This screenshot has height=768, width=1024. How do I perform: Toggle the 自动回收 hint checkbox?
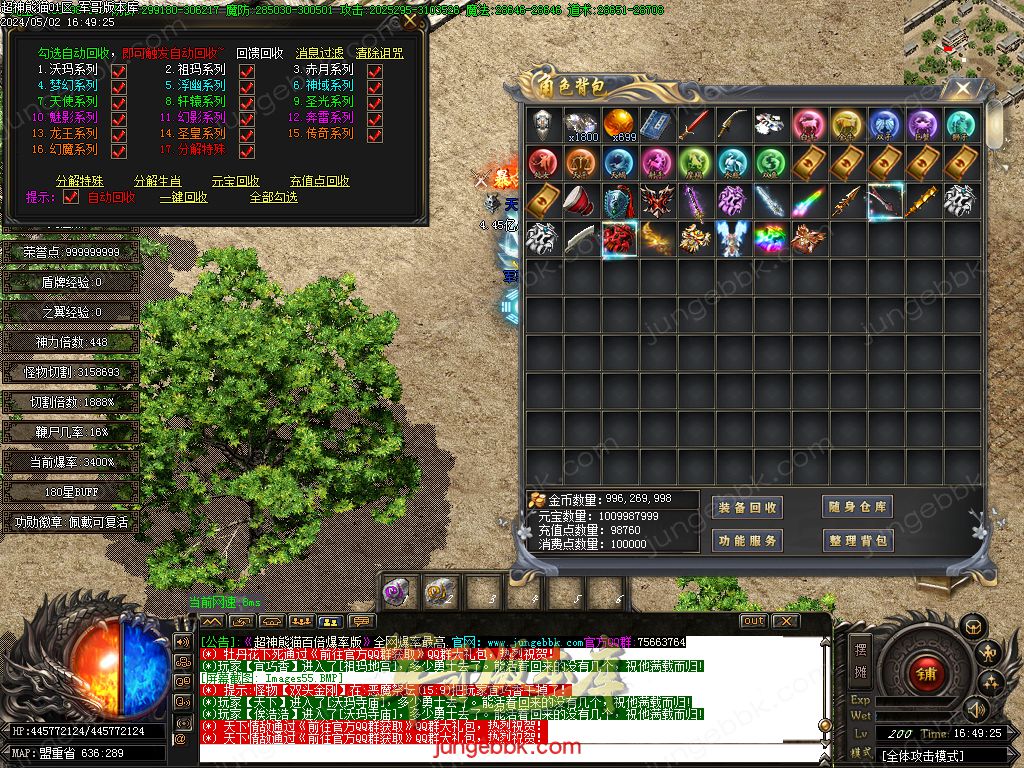71,198
